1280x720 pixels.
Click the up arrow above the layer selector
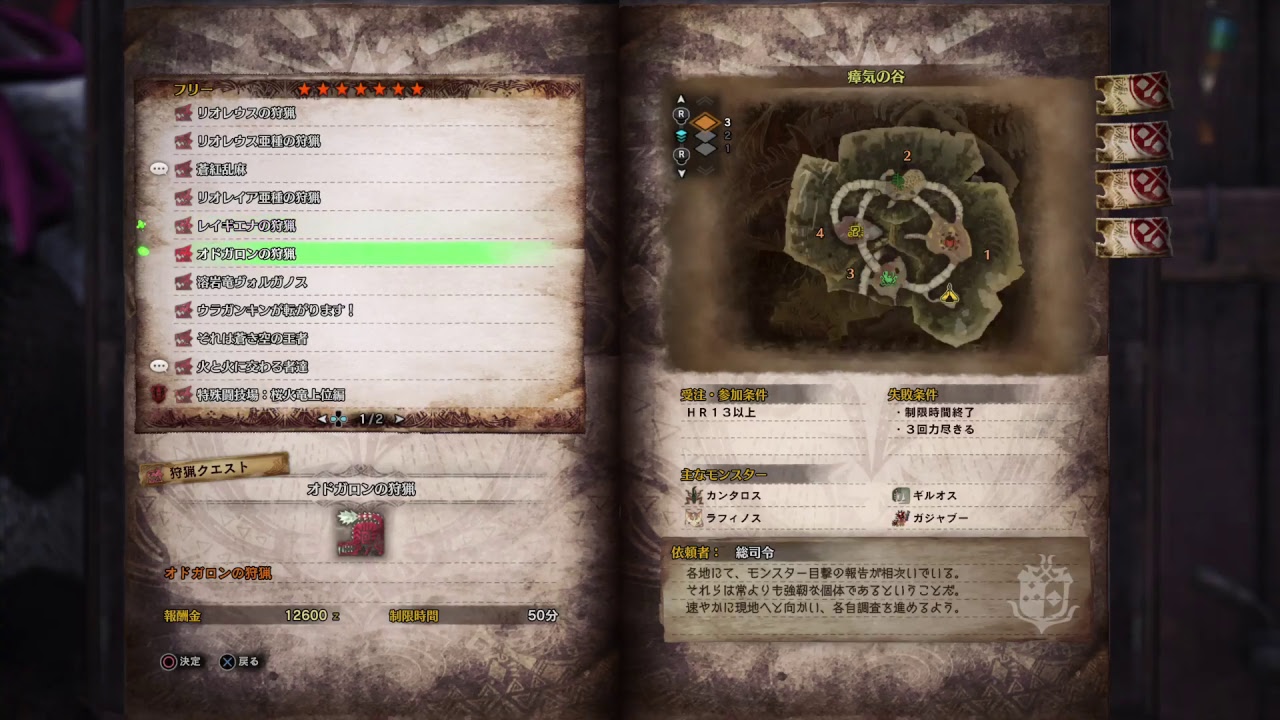tap(681, 99)
